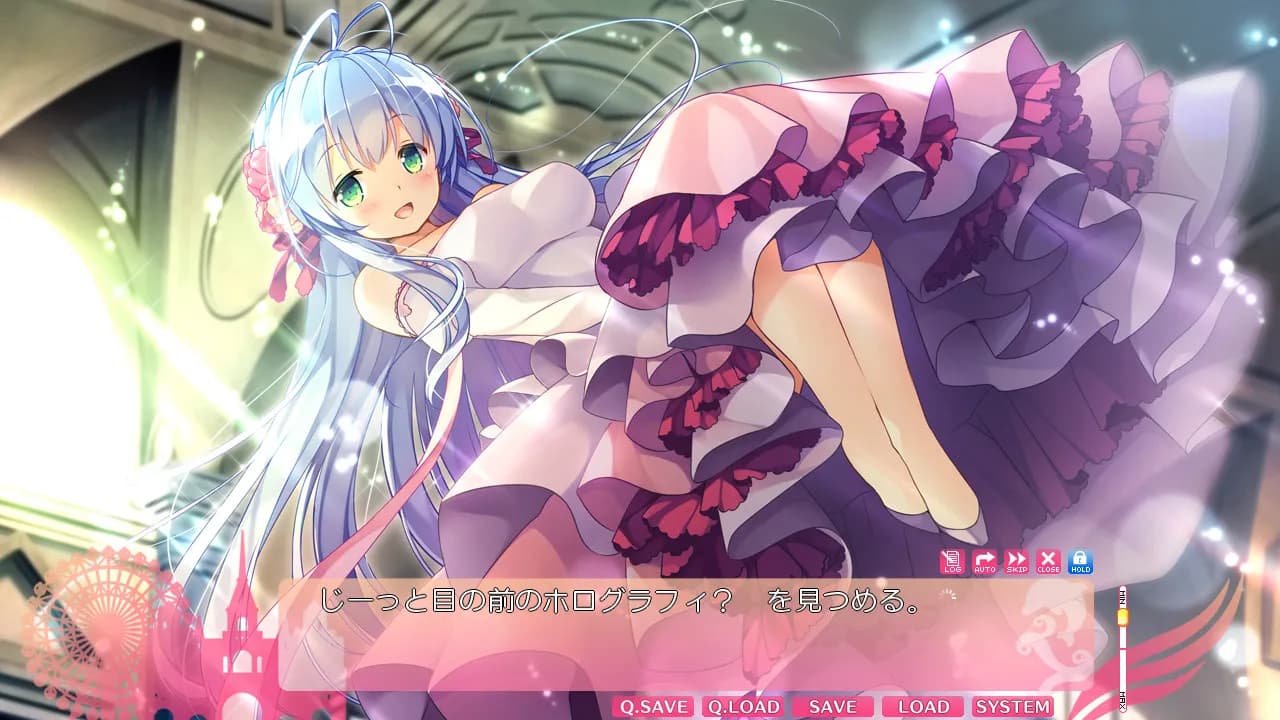Access the SYSTEM settings menu
Screen dimensions: 1280x720
pos(1012,706)
